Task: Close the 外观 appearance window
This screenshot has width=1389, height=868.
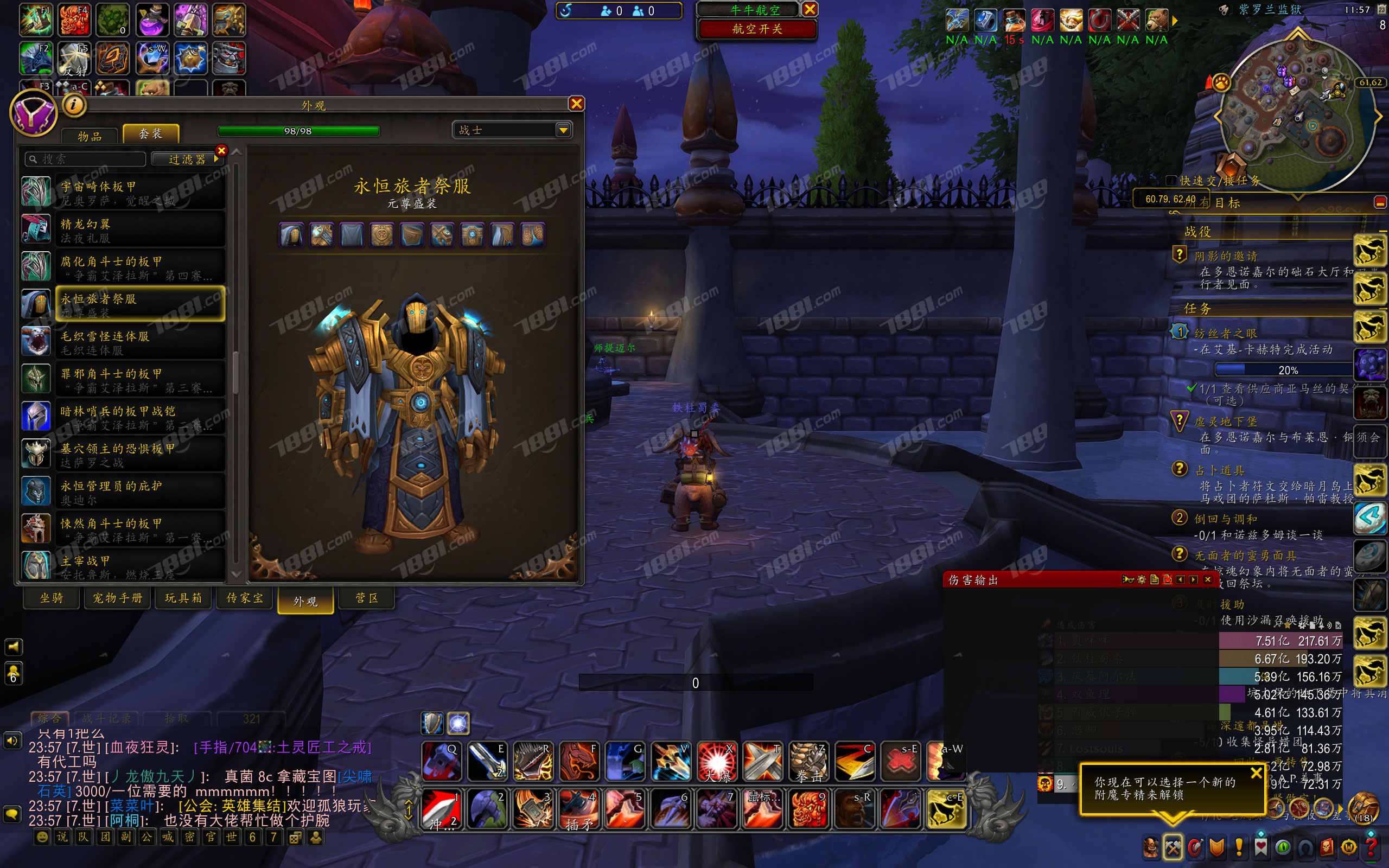Action: [x=576, y=103]
